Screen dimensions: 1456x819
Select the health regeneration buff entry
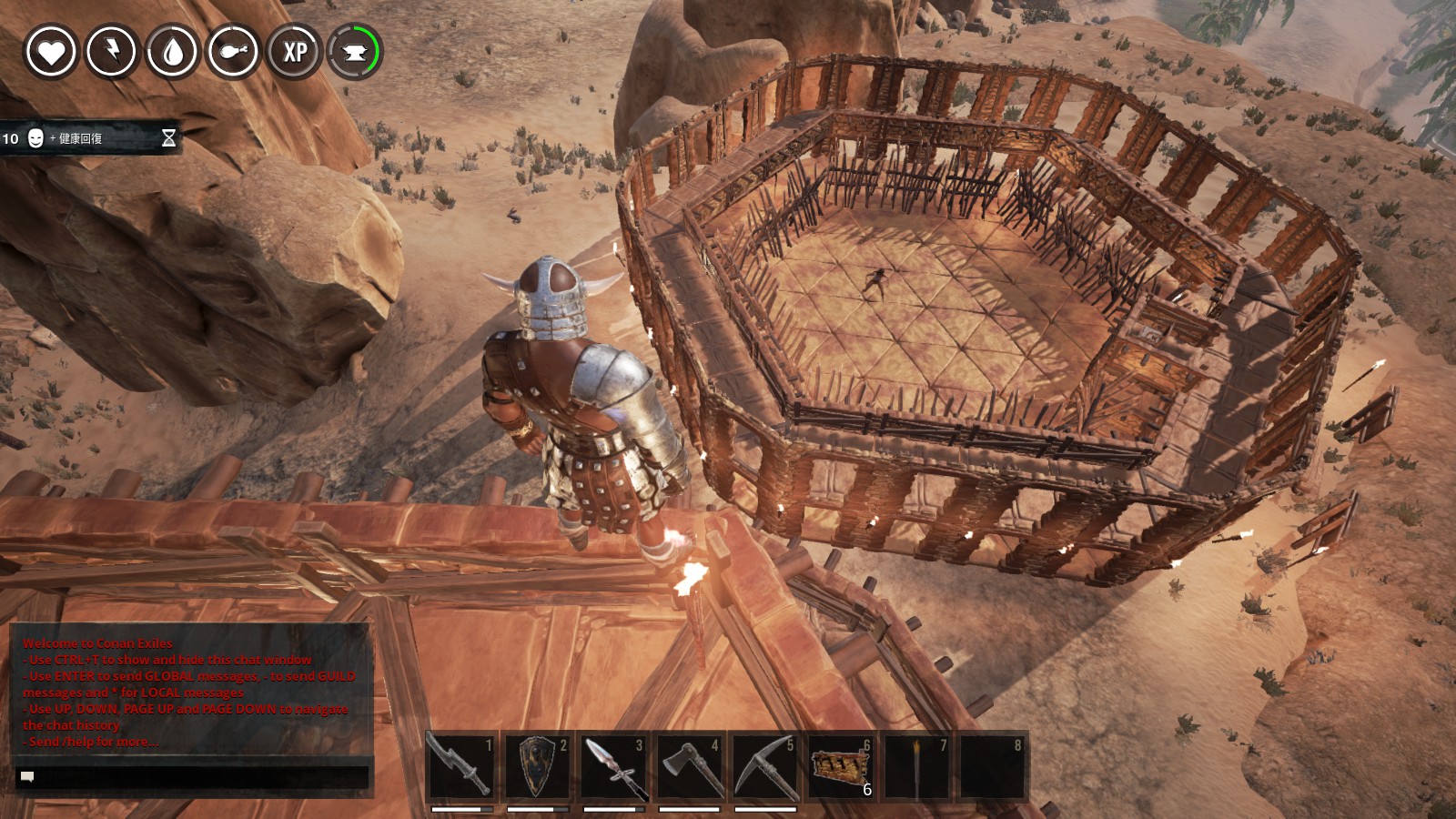[x=89, y=138]
